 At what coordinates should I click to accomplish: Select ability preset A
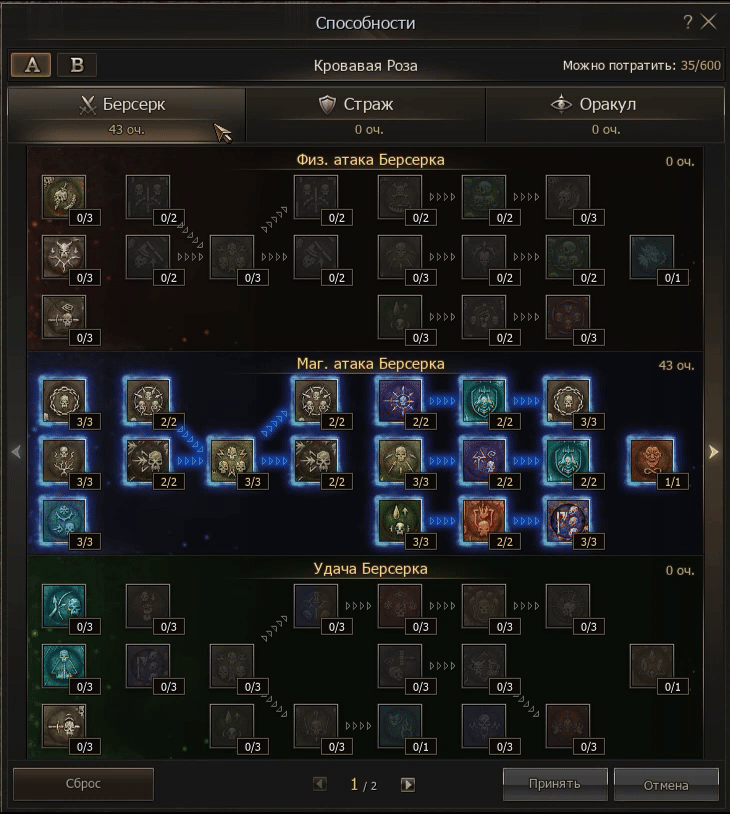pos(32,65)
